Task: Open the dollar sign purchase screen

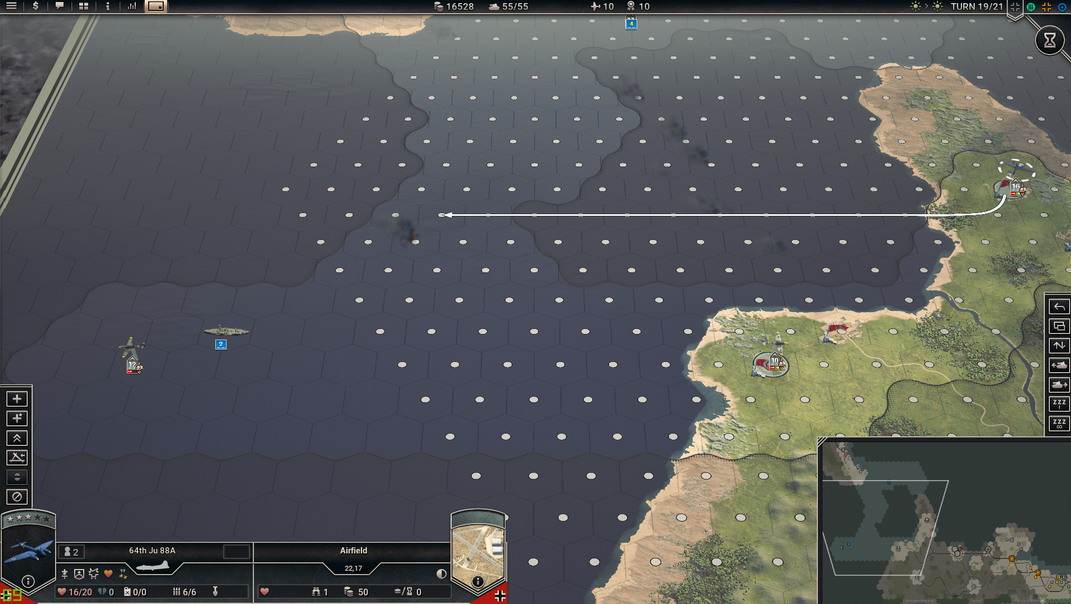Action: [36, 6]
